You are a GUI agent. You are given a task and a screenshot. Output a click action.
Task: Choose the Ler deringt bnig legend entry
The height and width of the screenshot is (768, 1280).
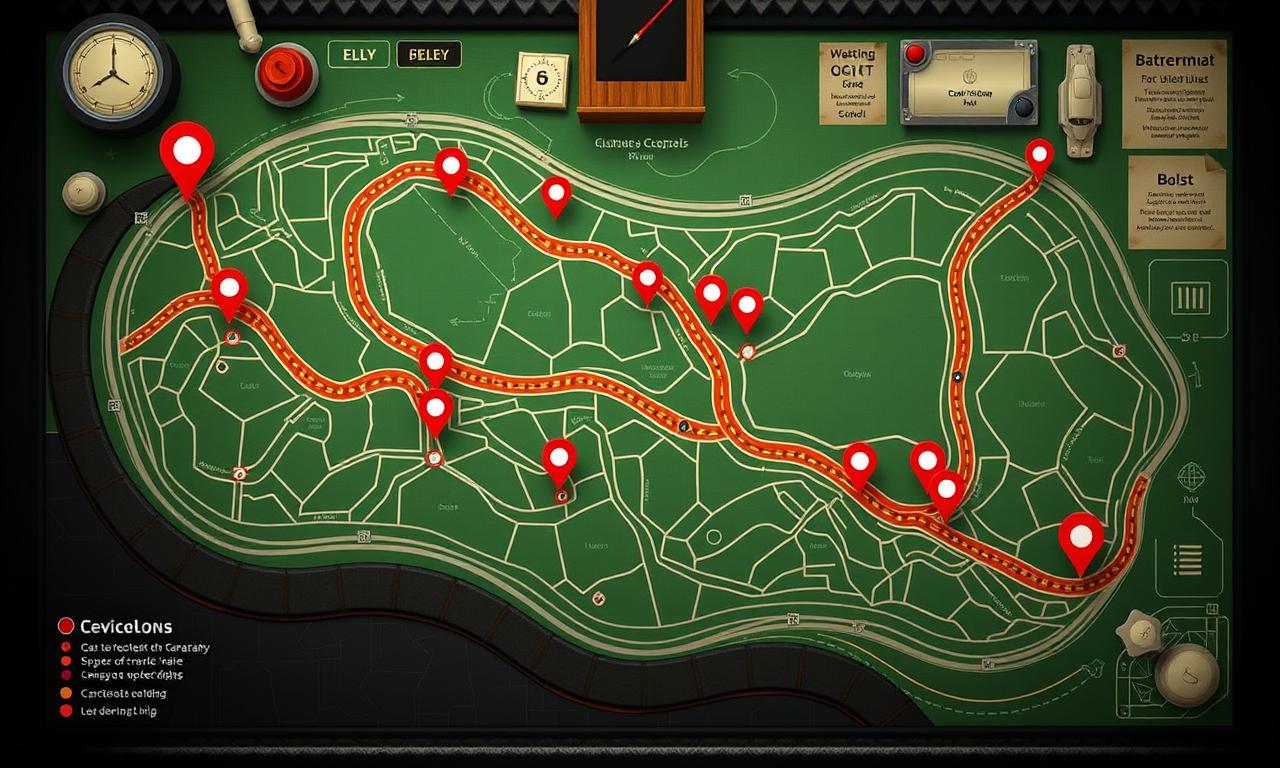108,711
